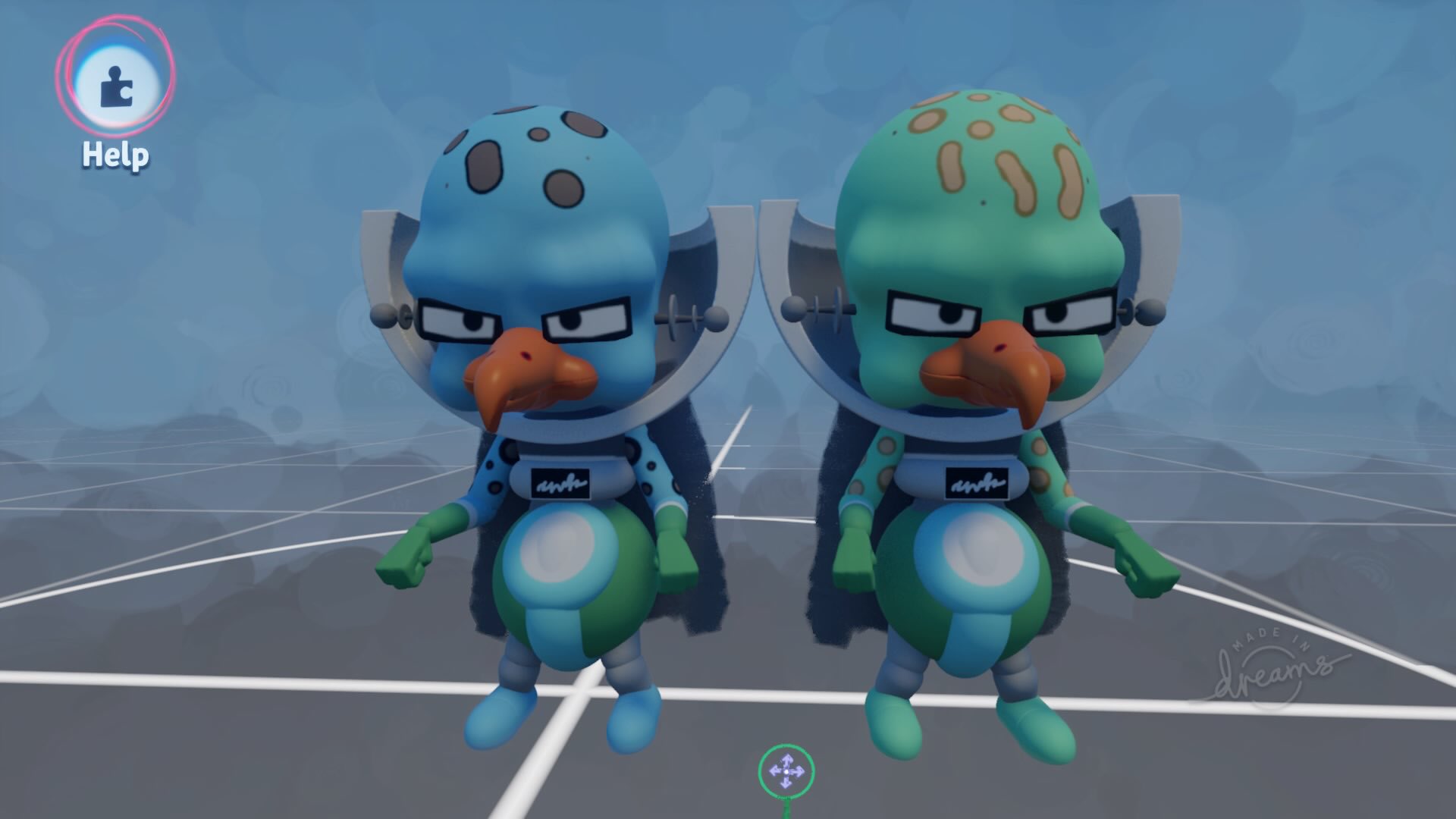Click the move gizmo's up arrow

[786, 760]
